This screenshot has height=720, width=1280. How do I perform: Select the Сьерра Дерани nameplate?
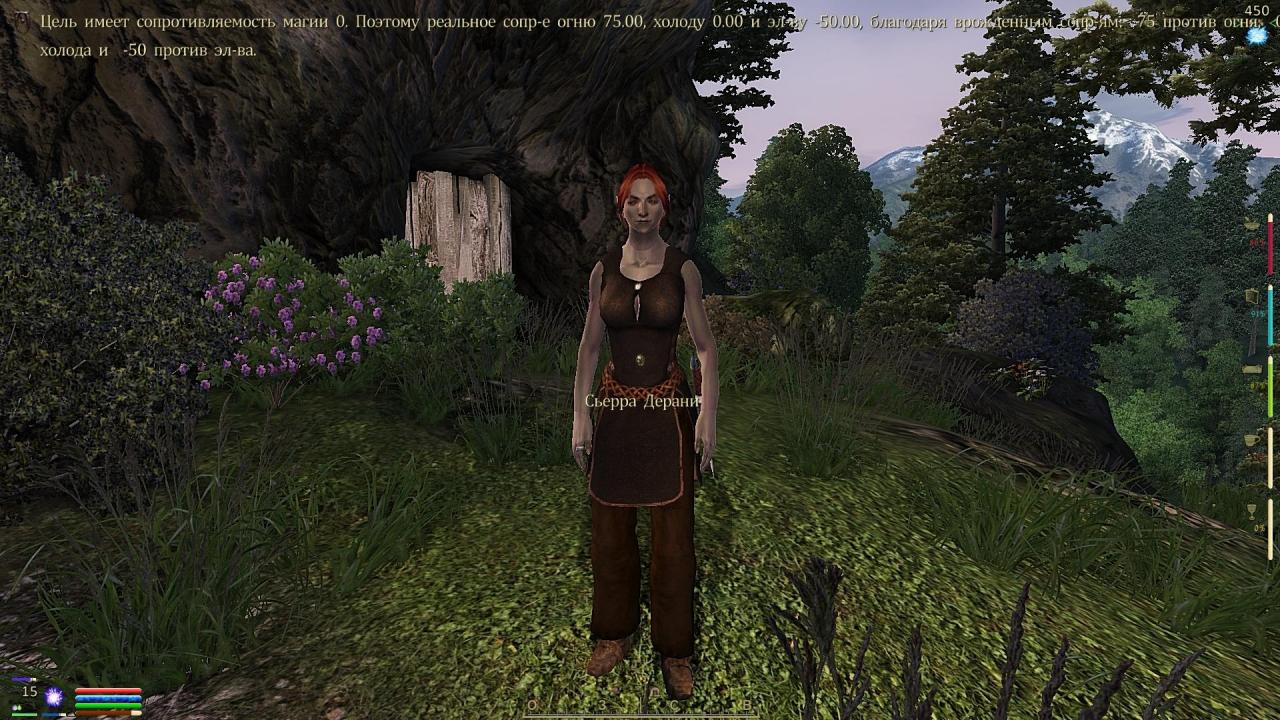coord(643,401)
